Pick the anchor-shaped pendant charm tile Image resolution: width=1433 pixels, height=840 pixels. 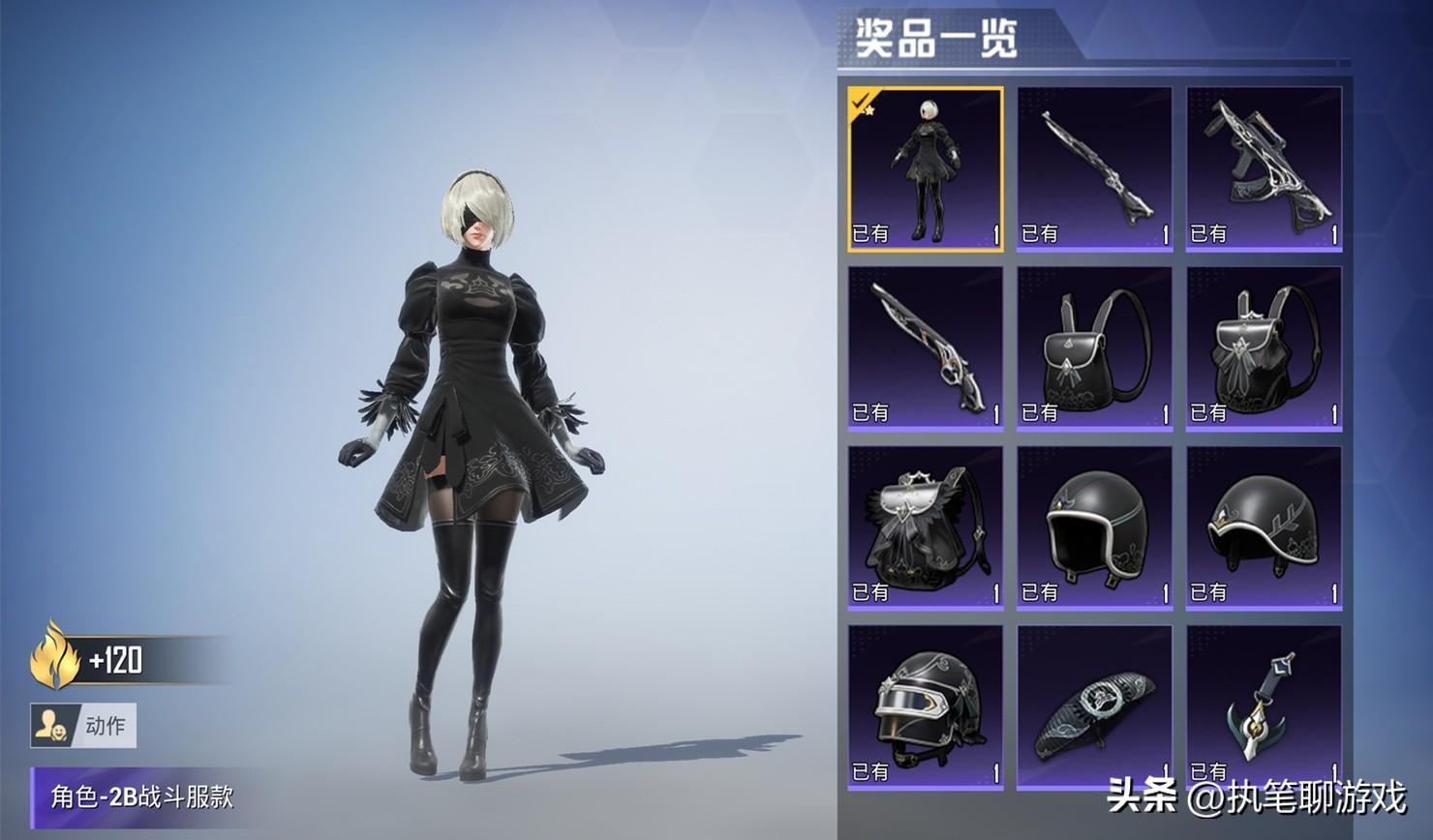[1264, 706]
